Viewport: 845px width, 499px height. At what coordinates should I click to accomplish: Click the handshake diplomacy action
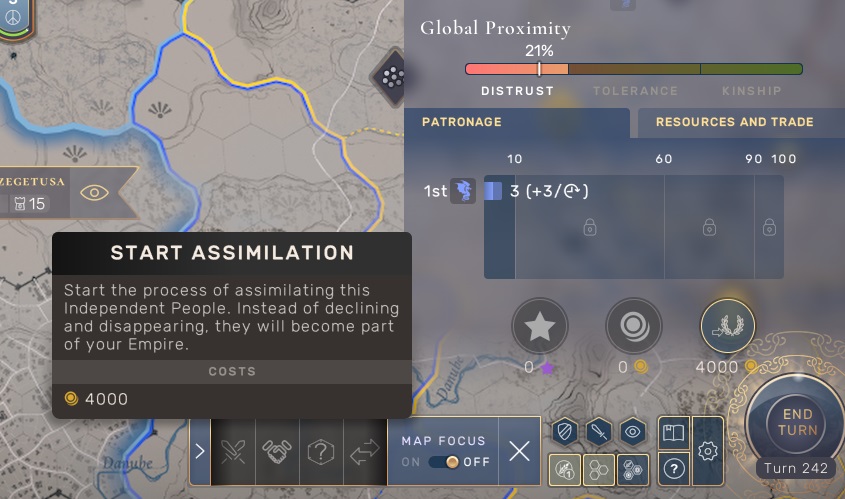tap(277, 451)
